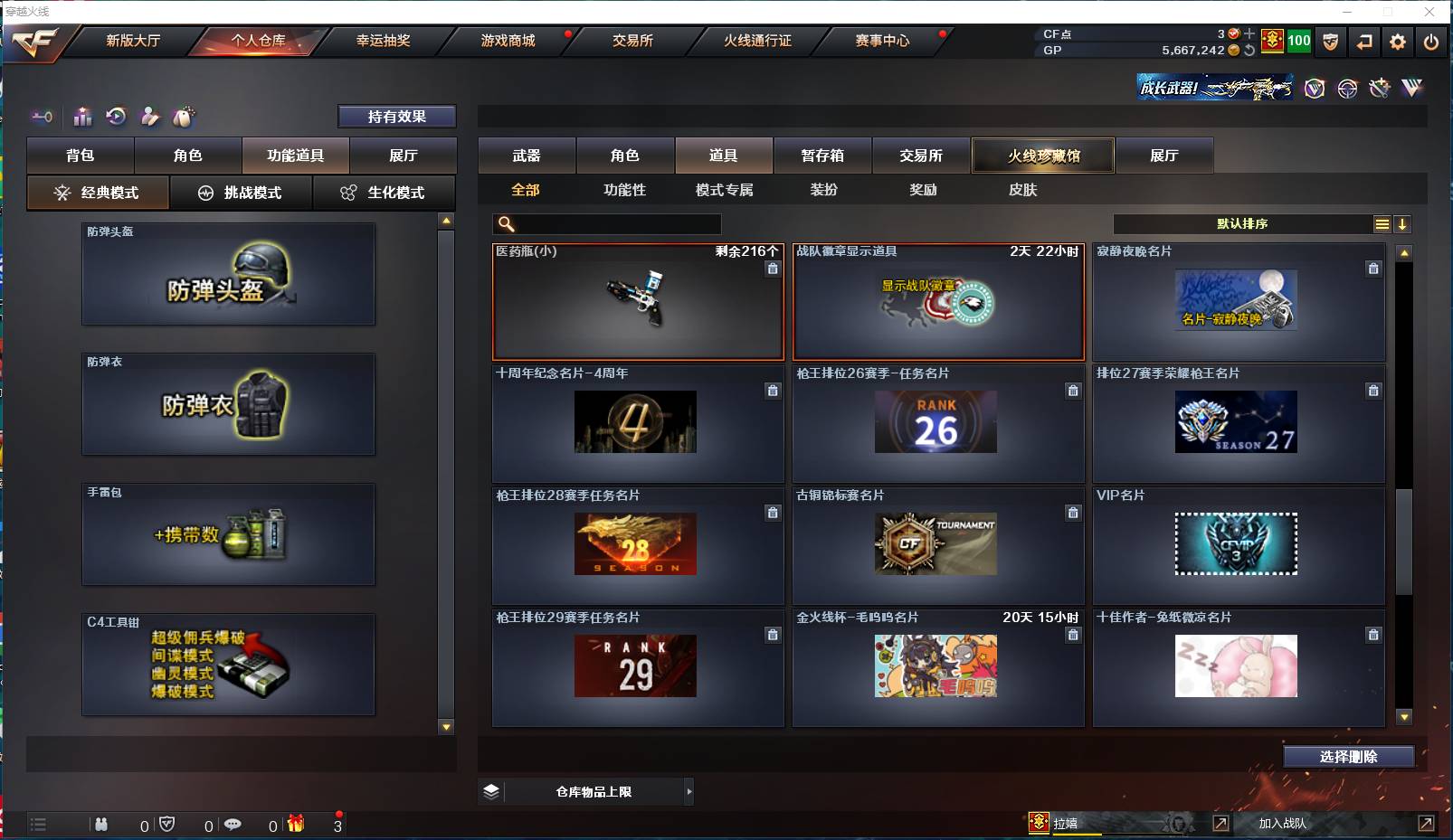The image size is (1453, 840).
Task: Toggle descending sort with the down arrow icon
Action: (1403, 223)
